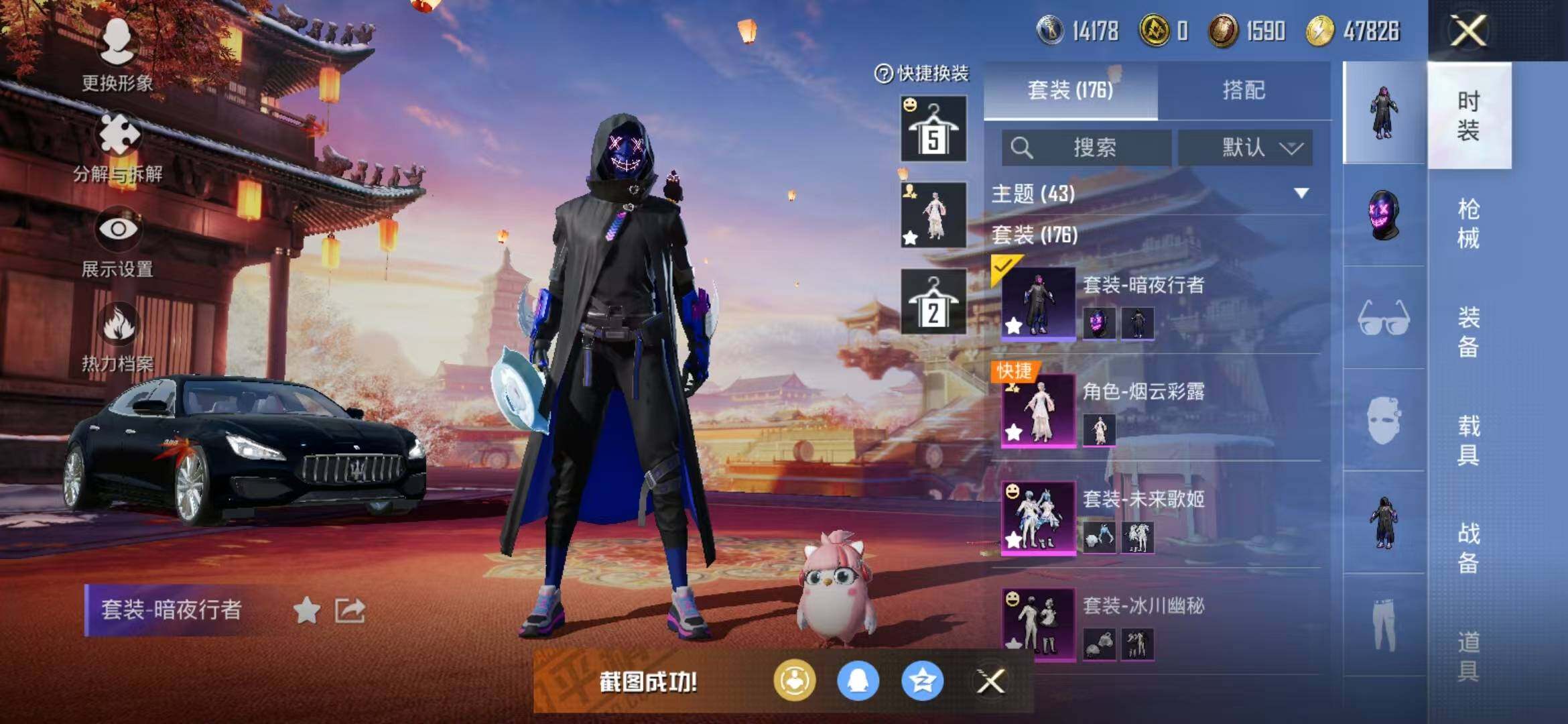Open 更换形象 change appearance option

117,54
